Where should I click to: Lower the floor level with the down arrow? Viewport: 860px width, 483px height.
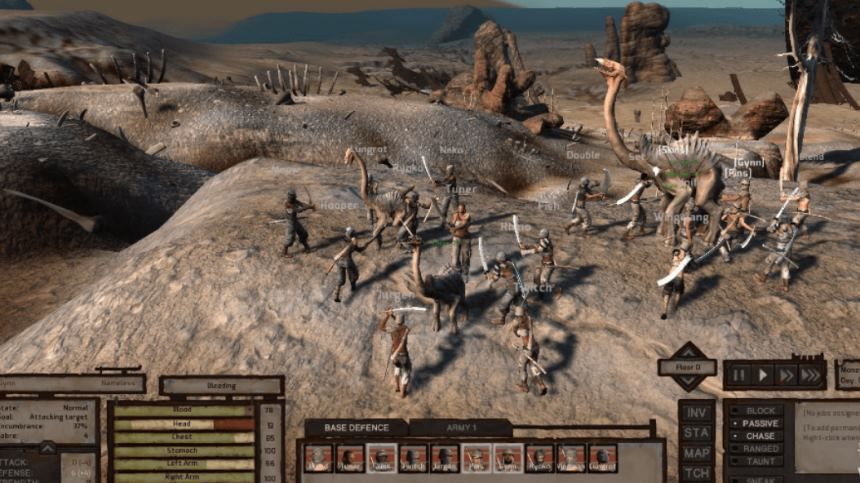(687, 383)
